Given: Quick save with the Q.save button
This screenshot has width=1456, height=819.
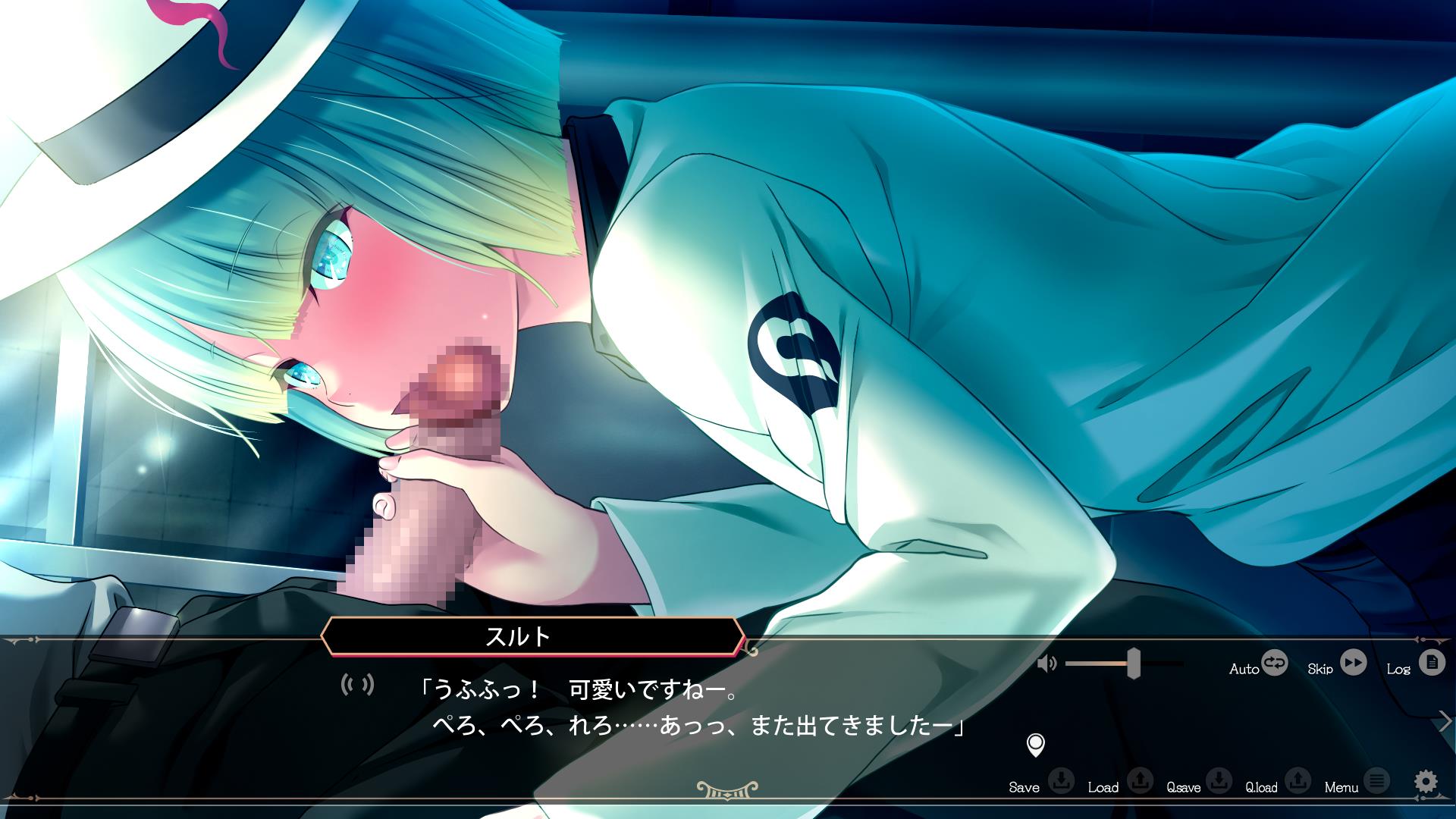Looking at the screenshot, I should click(1219, 780).
